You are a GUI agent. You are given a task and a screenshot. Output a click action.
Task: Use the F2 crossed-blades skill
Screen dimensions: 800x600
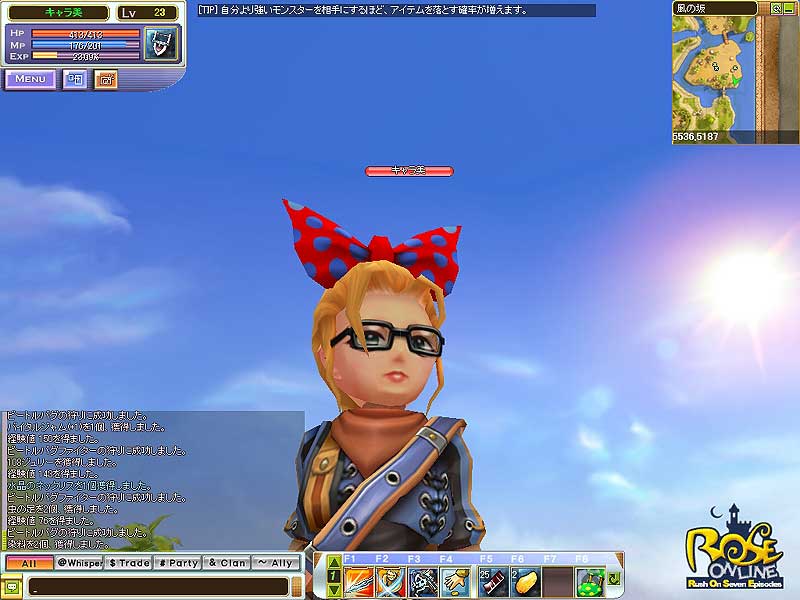pos(390,580)
